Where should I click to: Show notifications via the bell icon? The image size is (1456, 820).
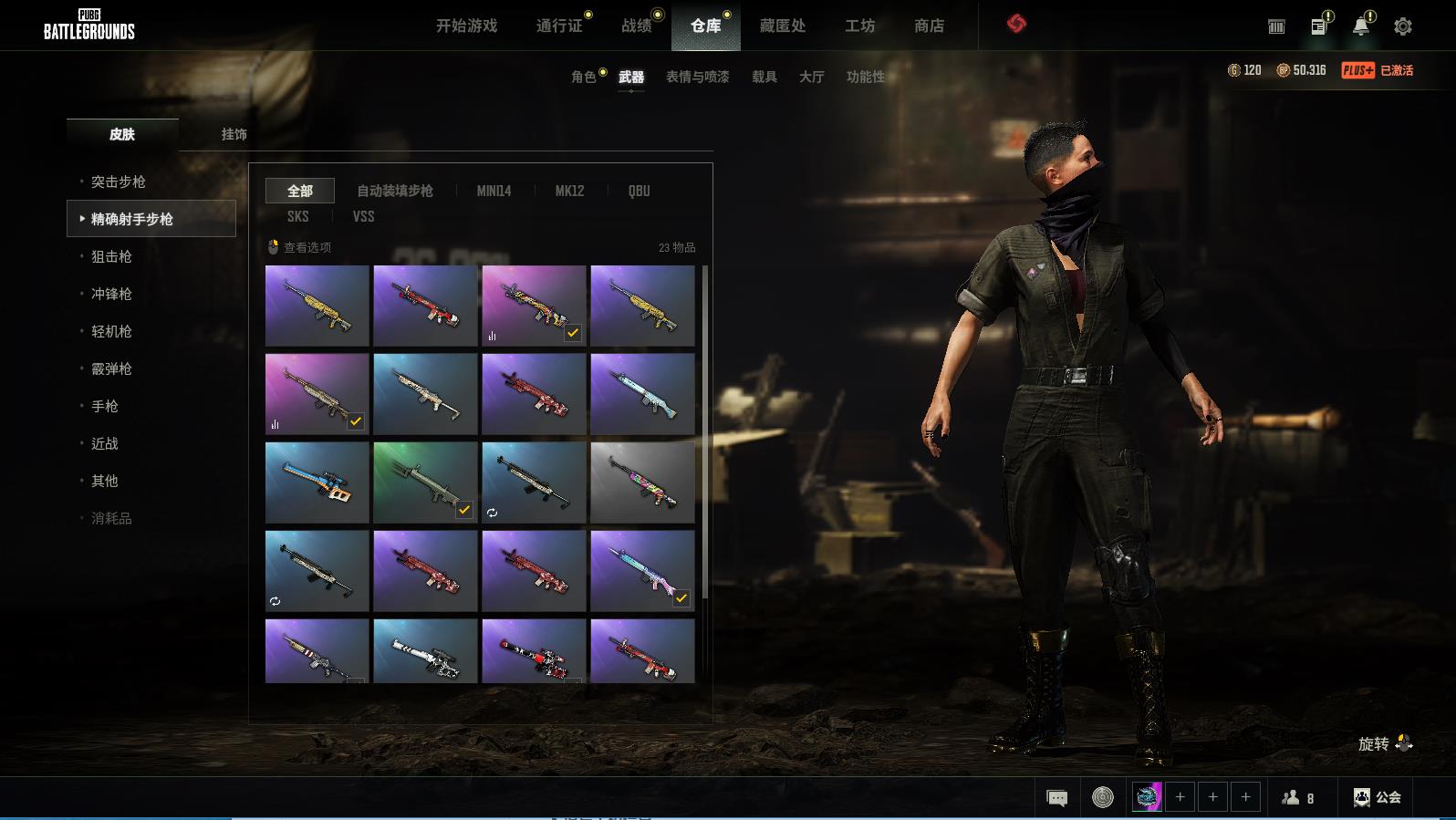pos(1360,26)
